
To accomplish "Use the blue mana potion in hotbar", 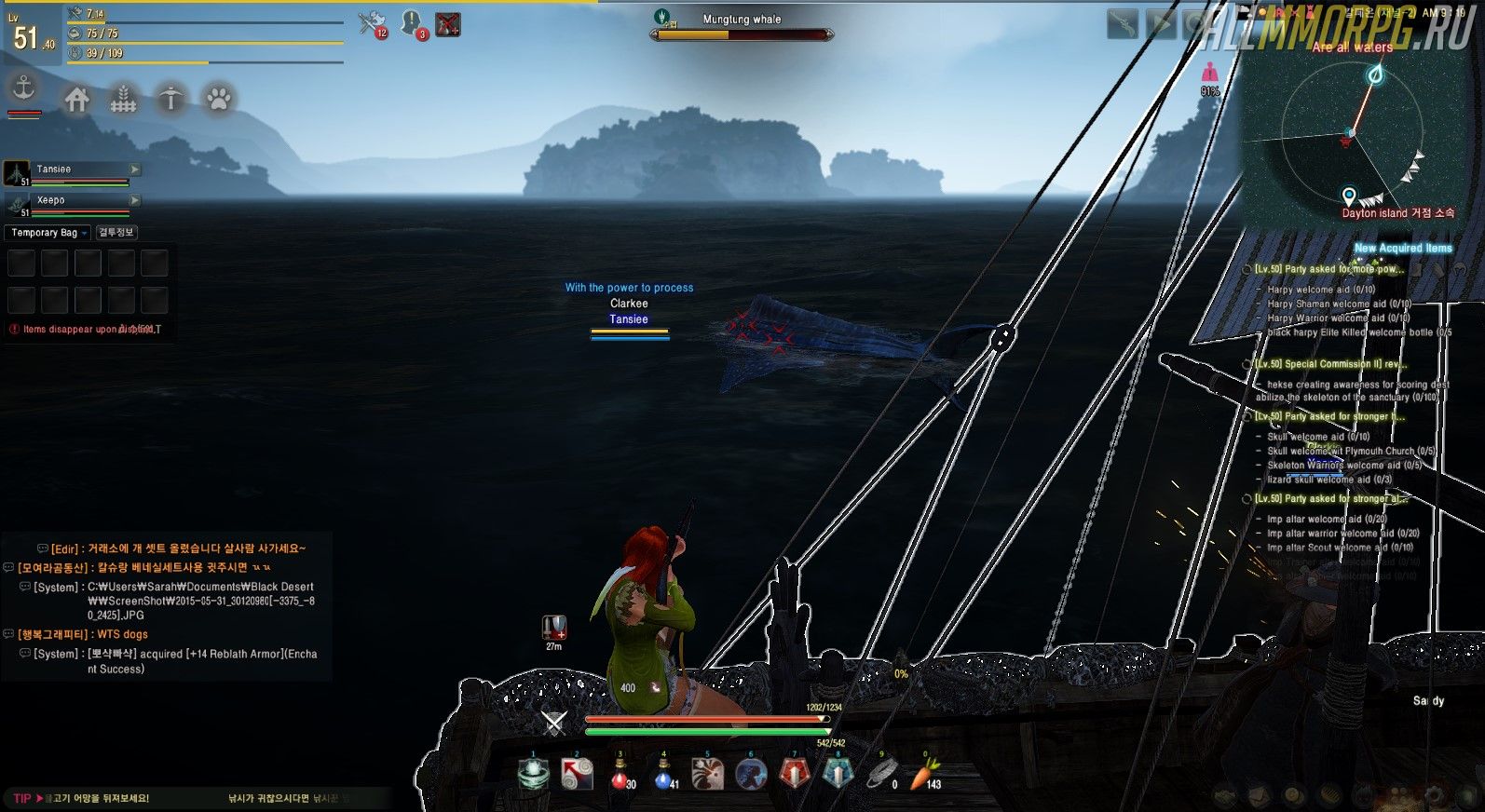I will tap(663, 774).
